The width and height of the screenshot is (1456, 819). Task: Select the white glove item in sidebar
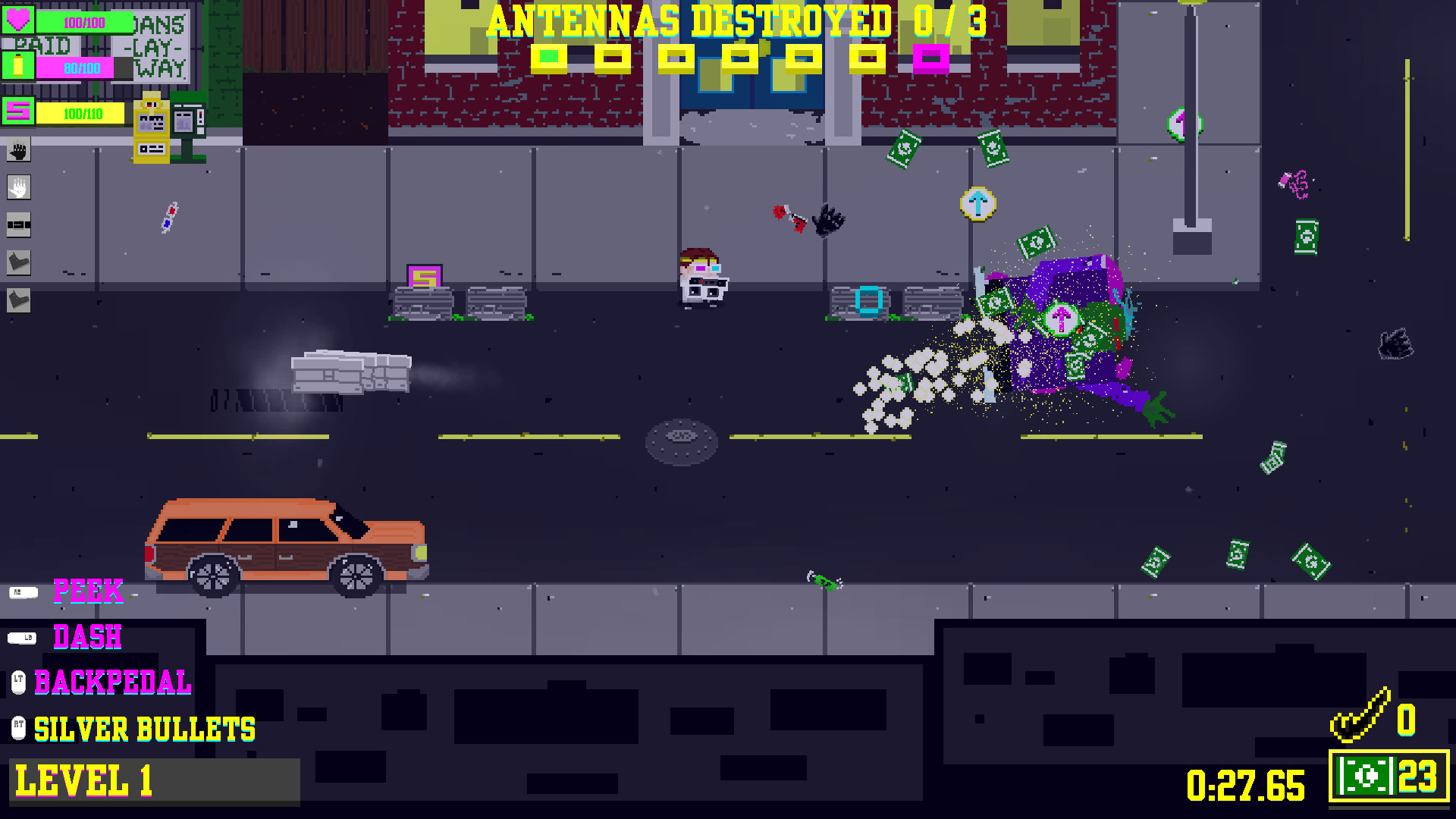click(x=17, y=187)
